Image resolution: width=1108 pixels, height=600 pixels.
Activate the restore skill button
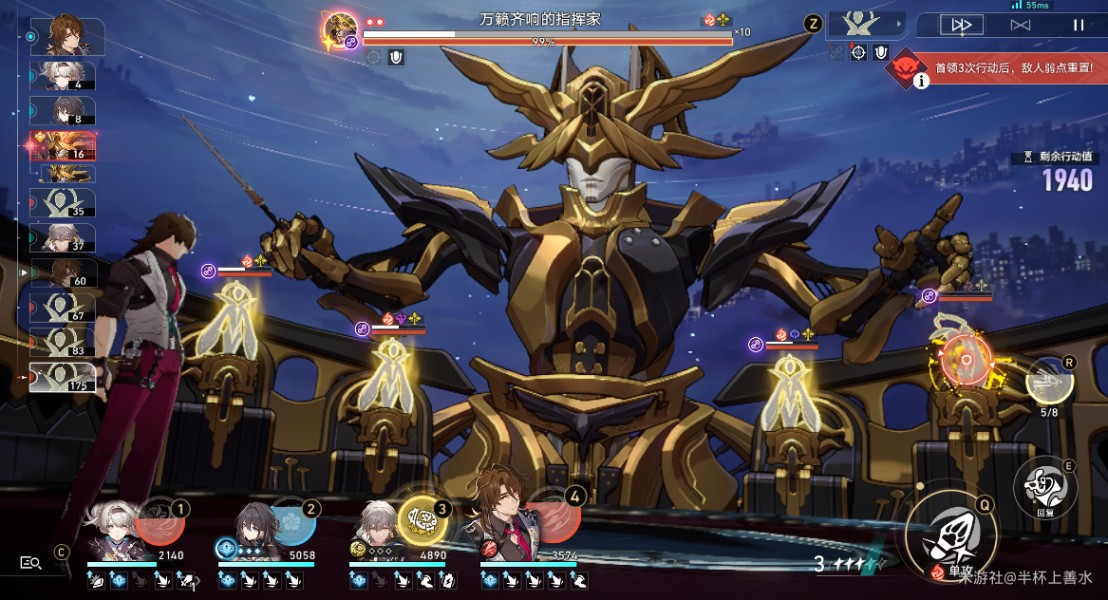pos(1043,486)
